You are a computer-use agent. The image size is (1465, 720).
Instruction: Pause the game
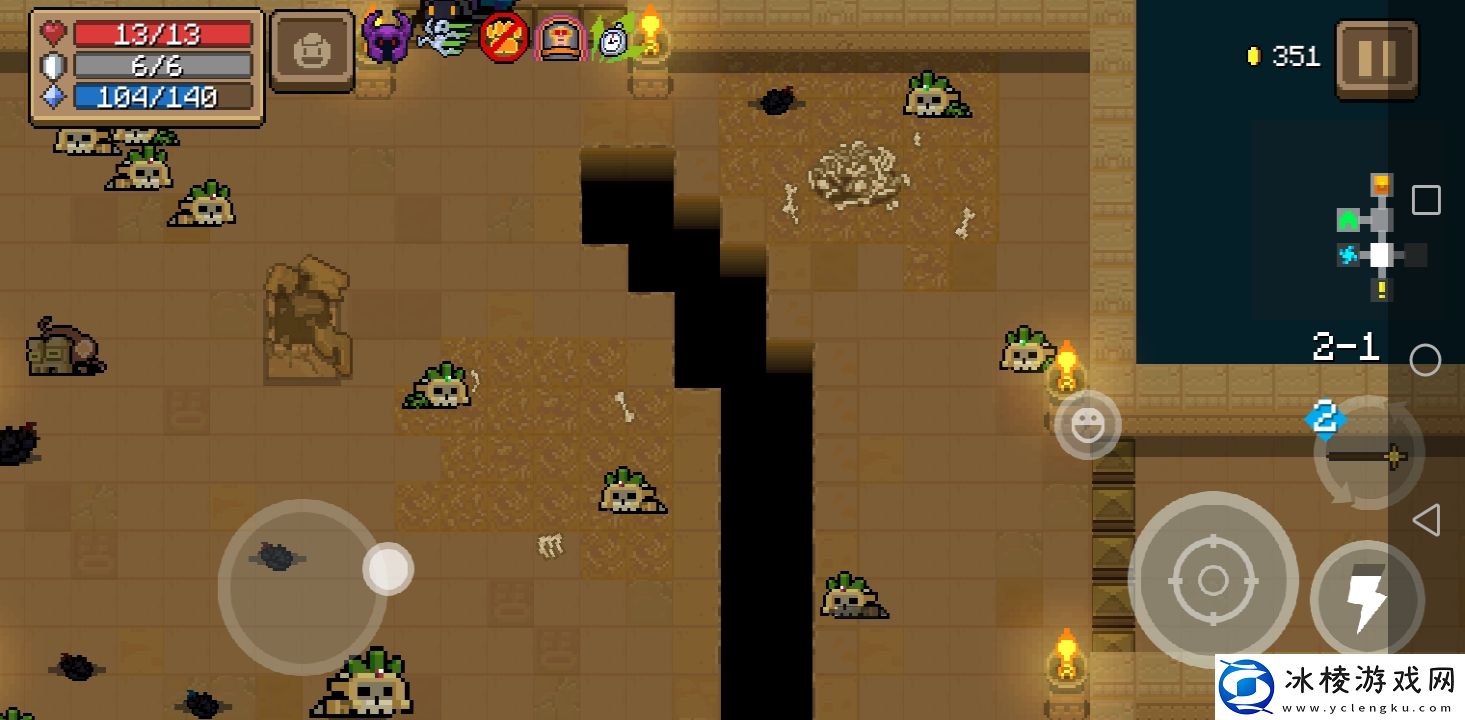(x=1377, y=59)
